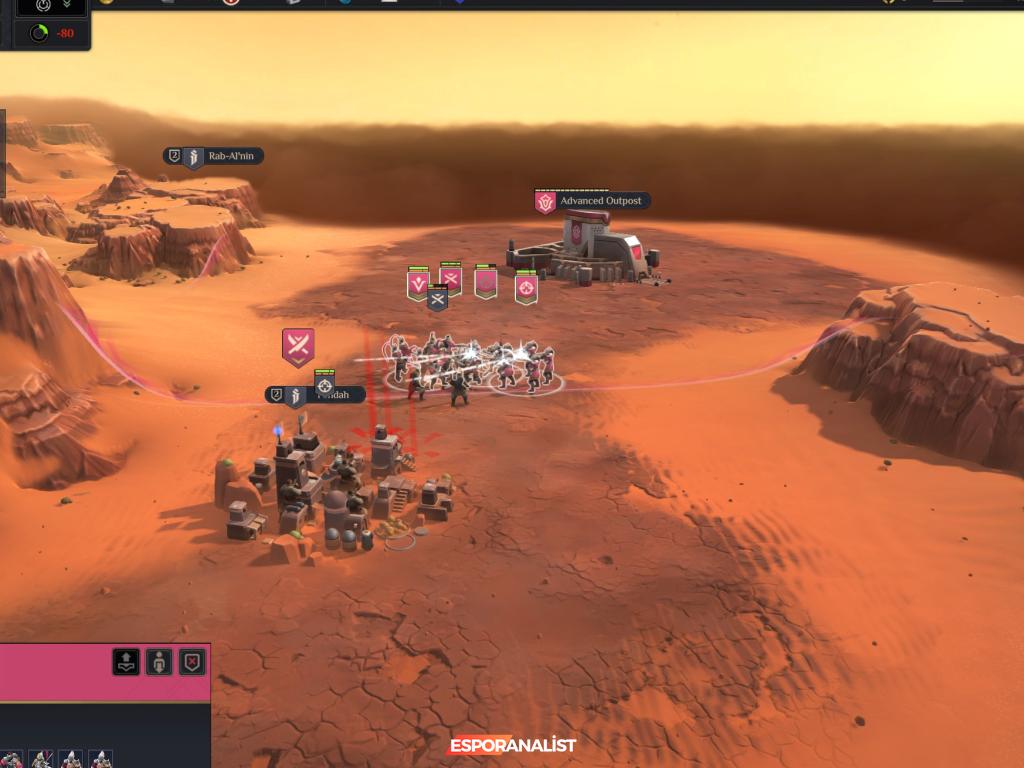
Task: Select the dark blue crossed swords unit banner
Action: tap(437, 297)
